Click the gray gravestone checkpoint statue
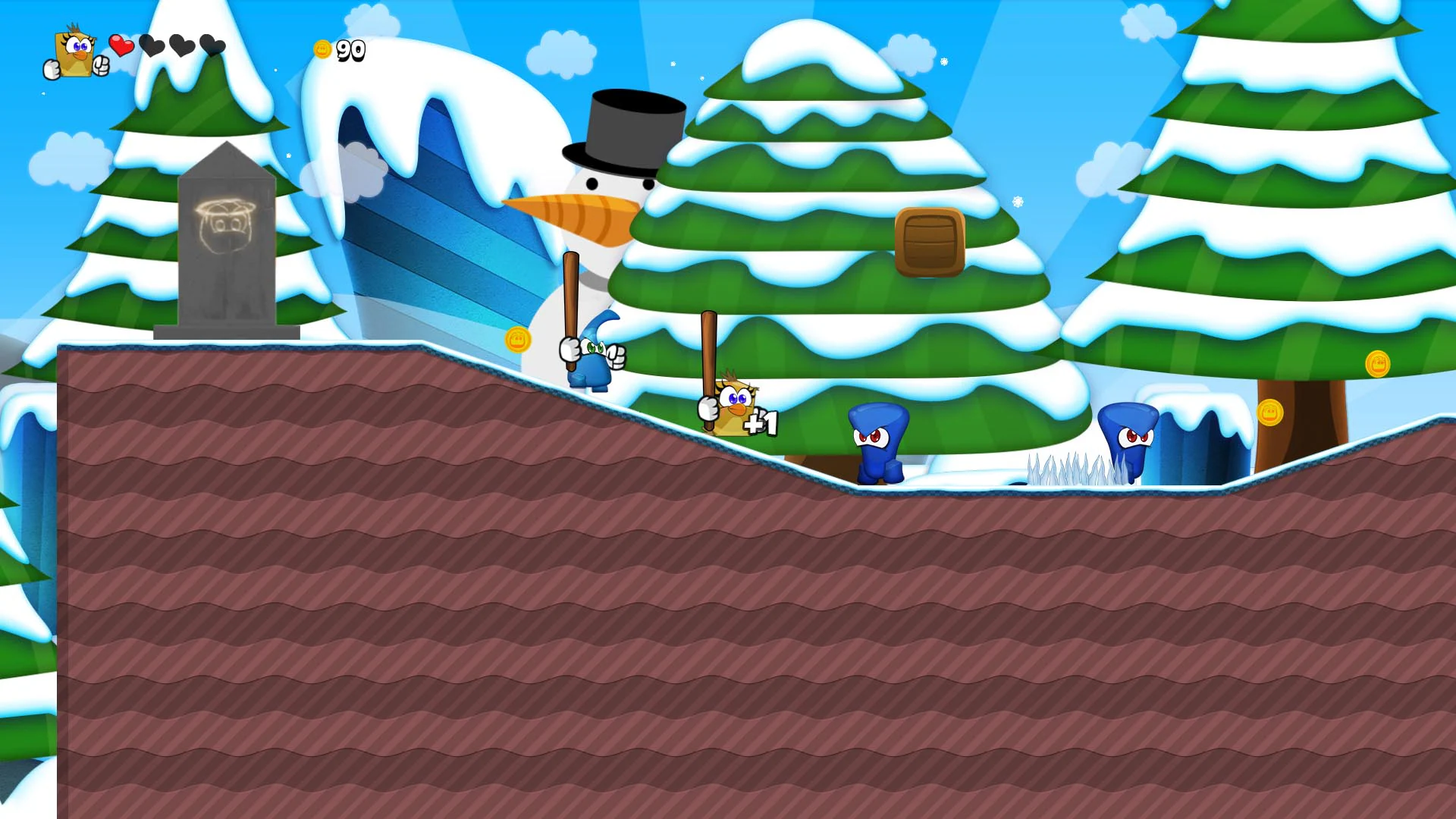This screenshot has width=1456, height=819. pyautogui.click(x=226, y=250)
